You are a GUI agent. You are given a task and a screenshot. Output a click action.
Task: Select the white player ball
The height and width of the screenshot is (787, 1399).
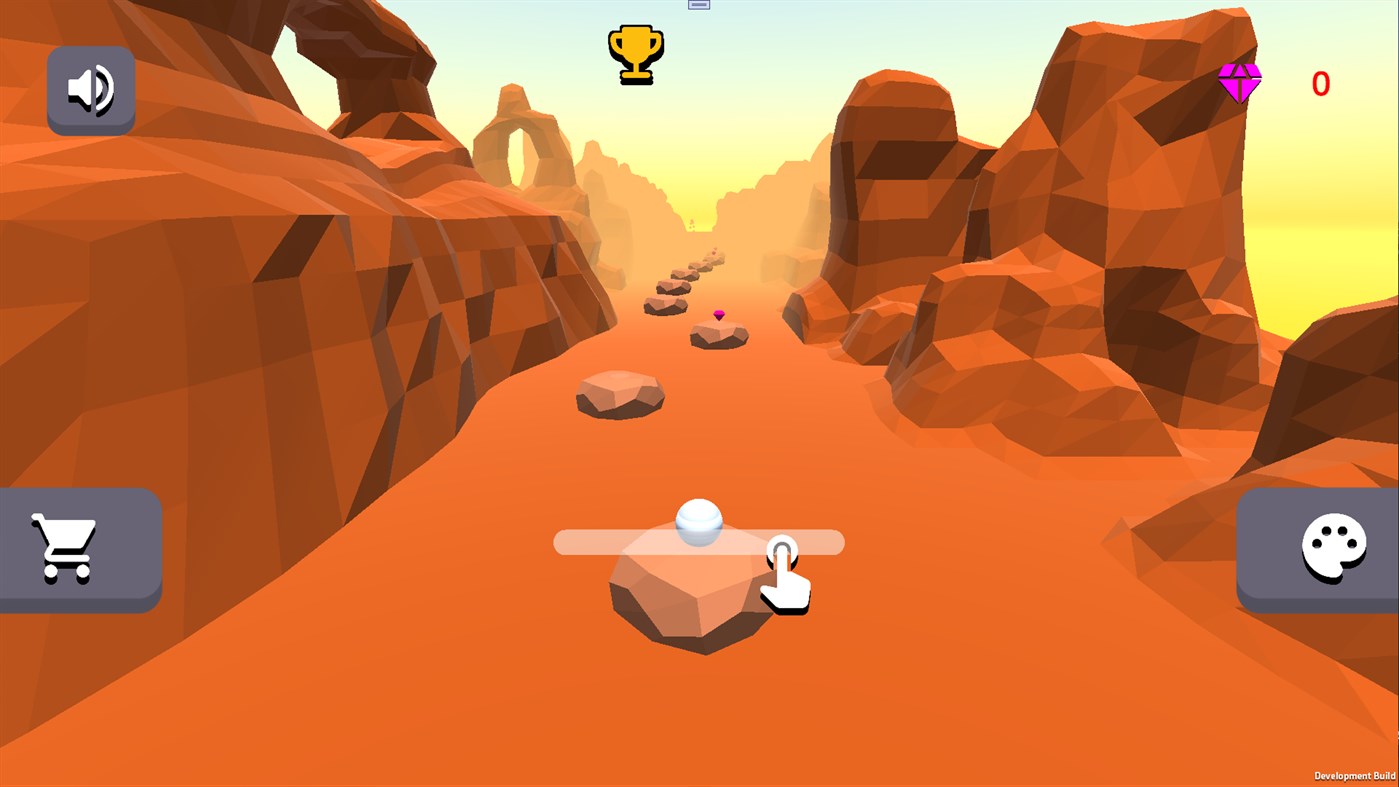coord(698,522)
